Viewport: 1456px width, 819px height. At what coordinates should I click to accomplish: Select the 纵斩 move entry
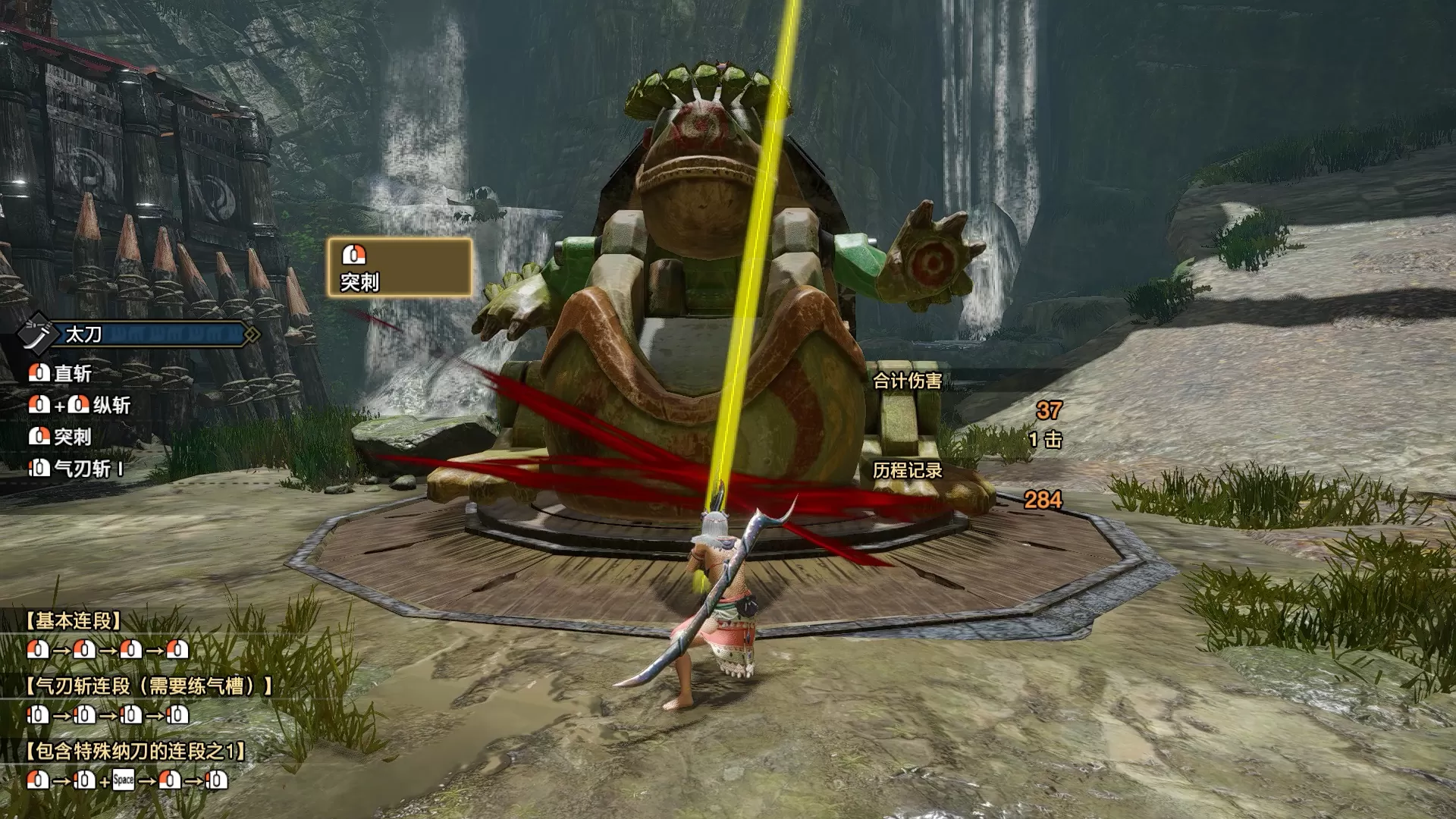(80, 405)
